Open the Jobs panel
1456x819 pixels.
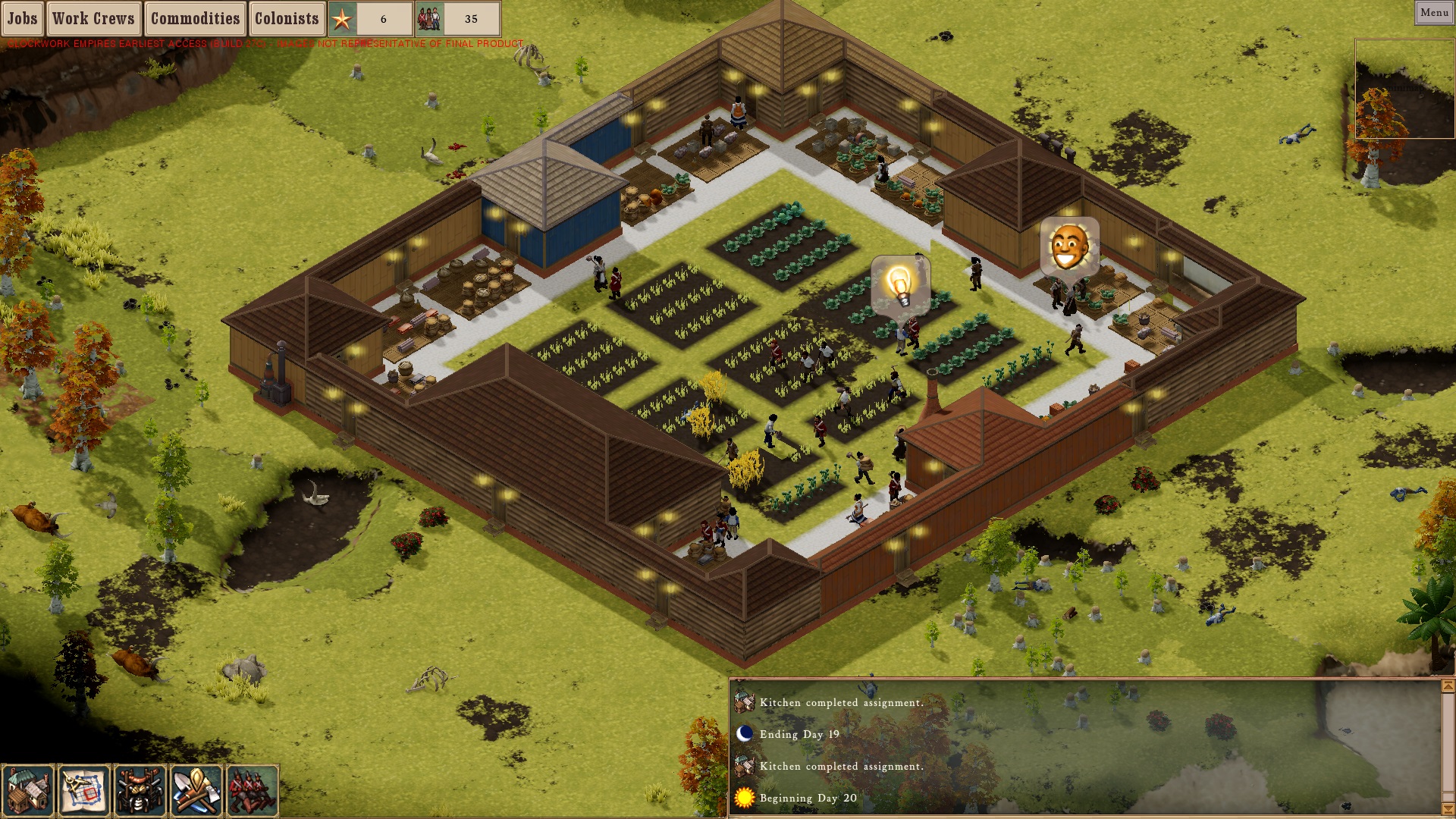coord(23,18)
